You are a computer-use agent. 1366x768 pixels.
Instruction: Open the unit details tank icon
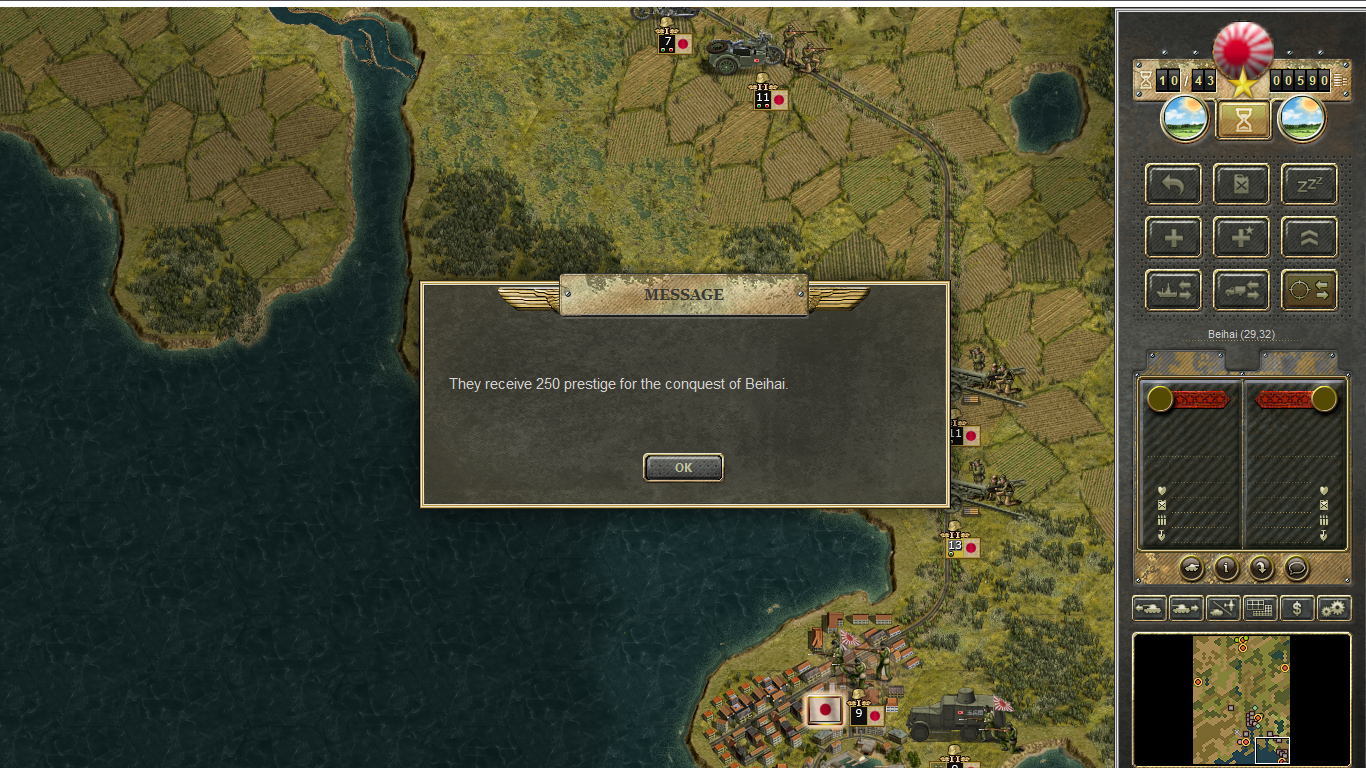(x=1191, y=568)
